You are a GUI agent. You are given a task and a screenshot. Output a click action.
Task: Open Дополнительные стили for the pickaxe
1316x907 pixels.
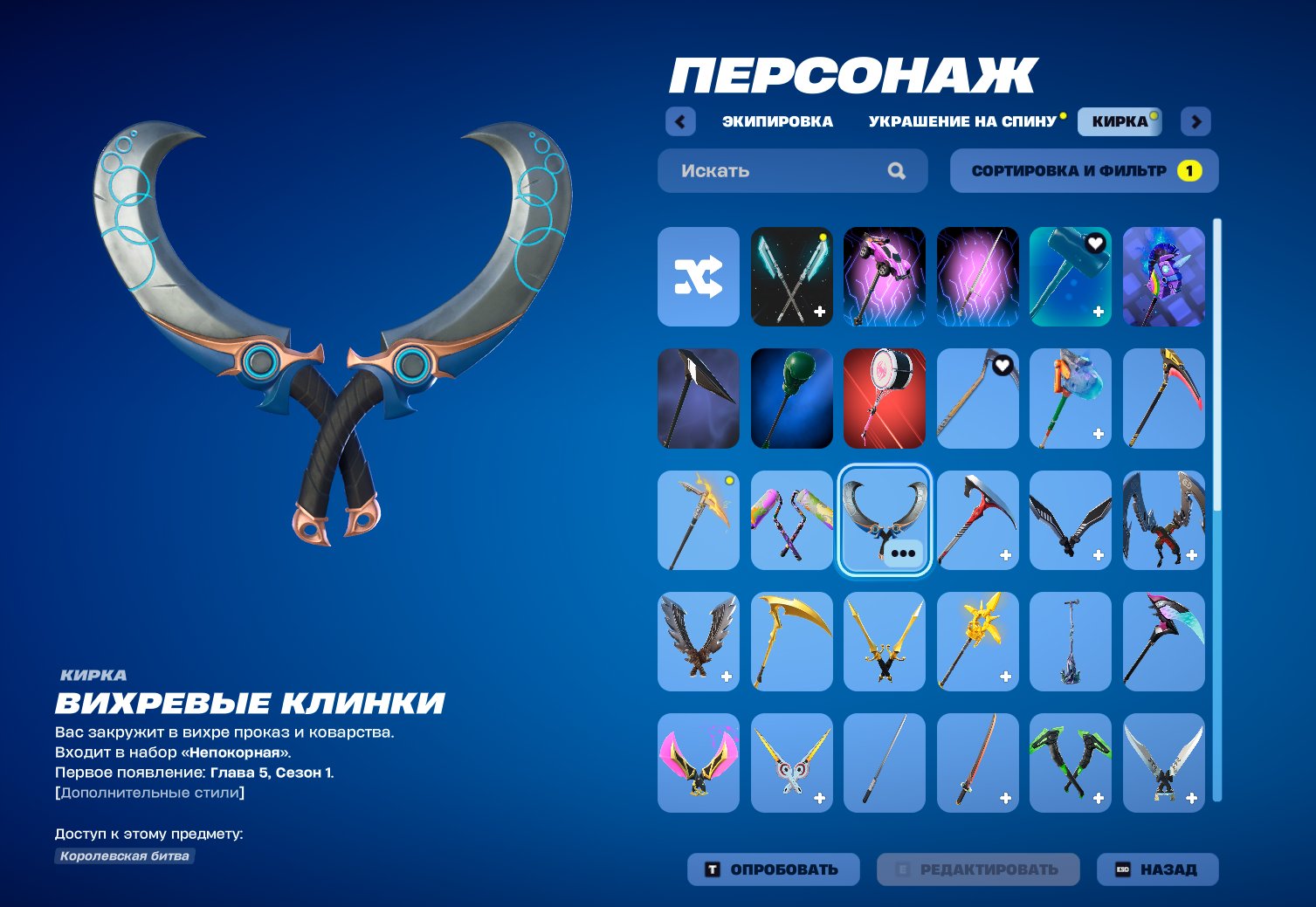(x=149, y=794)
